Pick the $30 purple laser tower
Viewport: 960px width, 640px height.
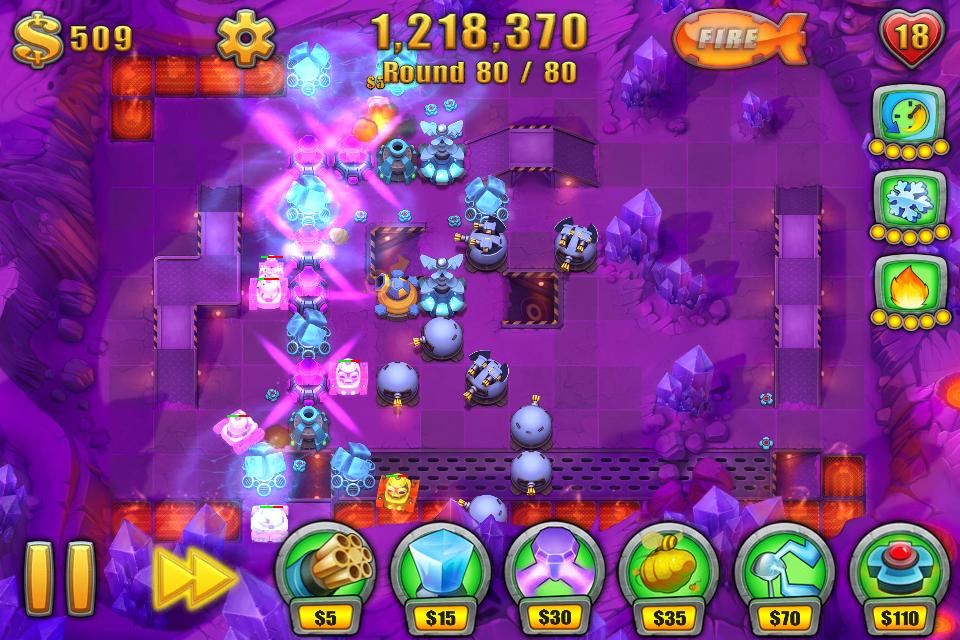click(x=556, y=570)
